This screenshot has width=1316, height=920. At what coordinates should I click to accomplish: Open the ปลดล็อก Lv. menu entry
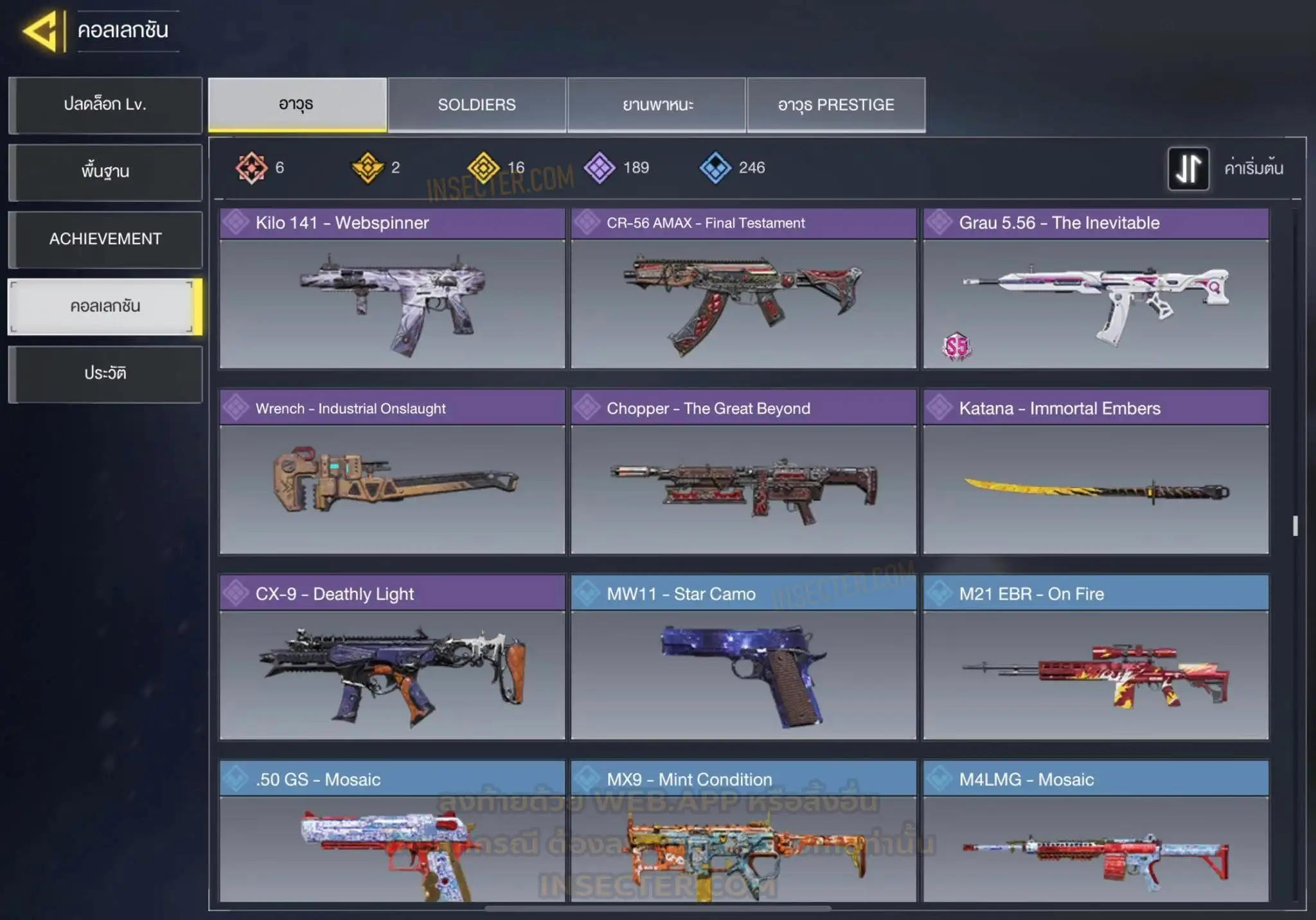click(x=105, y=105)
